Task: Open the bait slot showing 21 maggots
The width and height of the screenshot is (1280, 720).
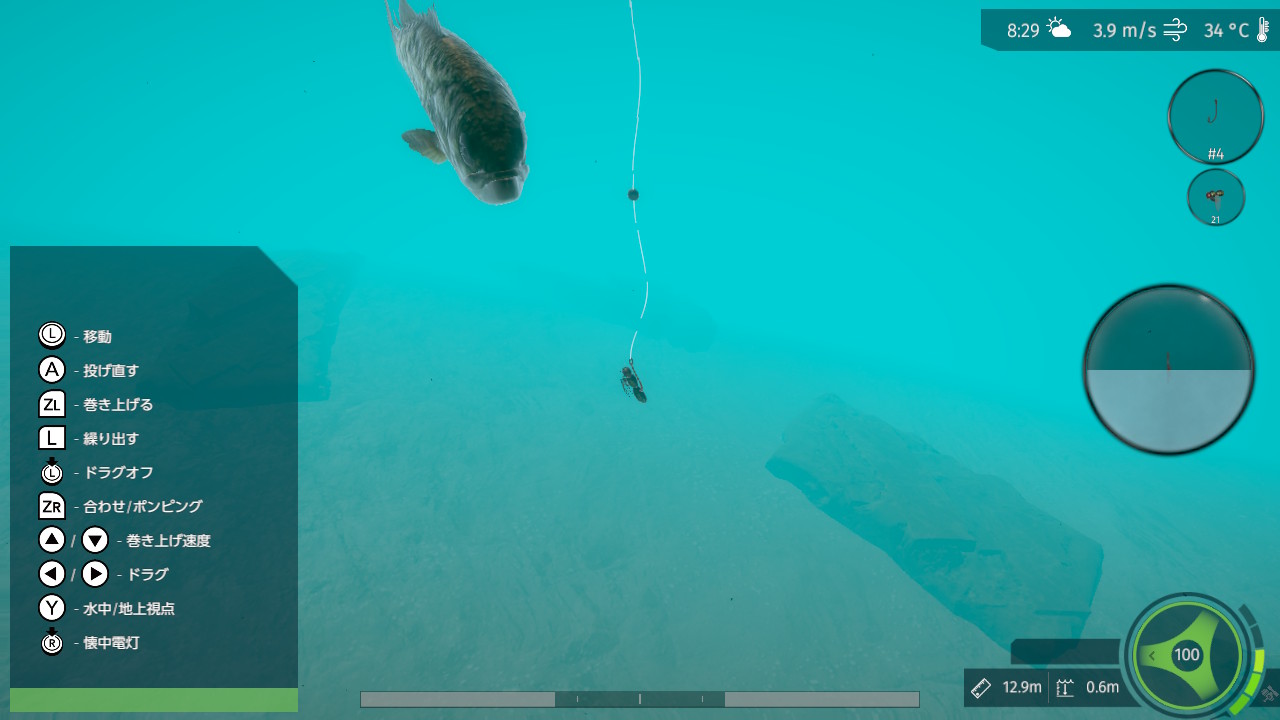Action: pos(1215,197)
